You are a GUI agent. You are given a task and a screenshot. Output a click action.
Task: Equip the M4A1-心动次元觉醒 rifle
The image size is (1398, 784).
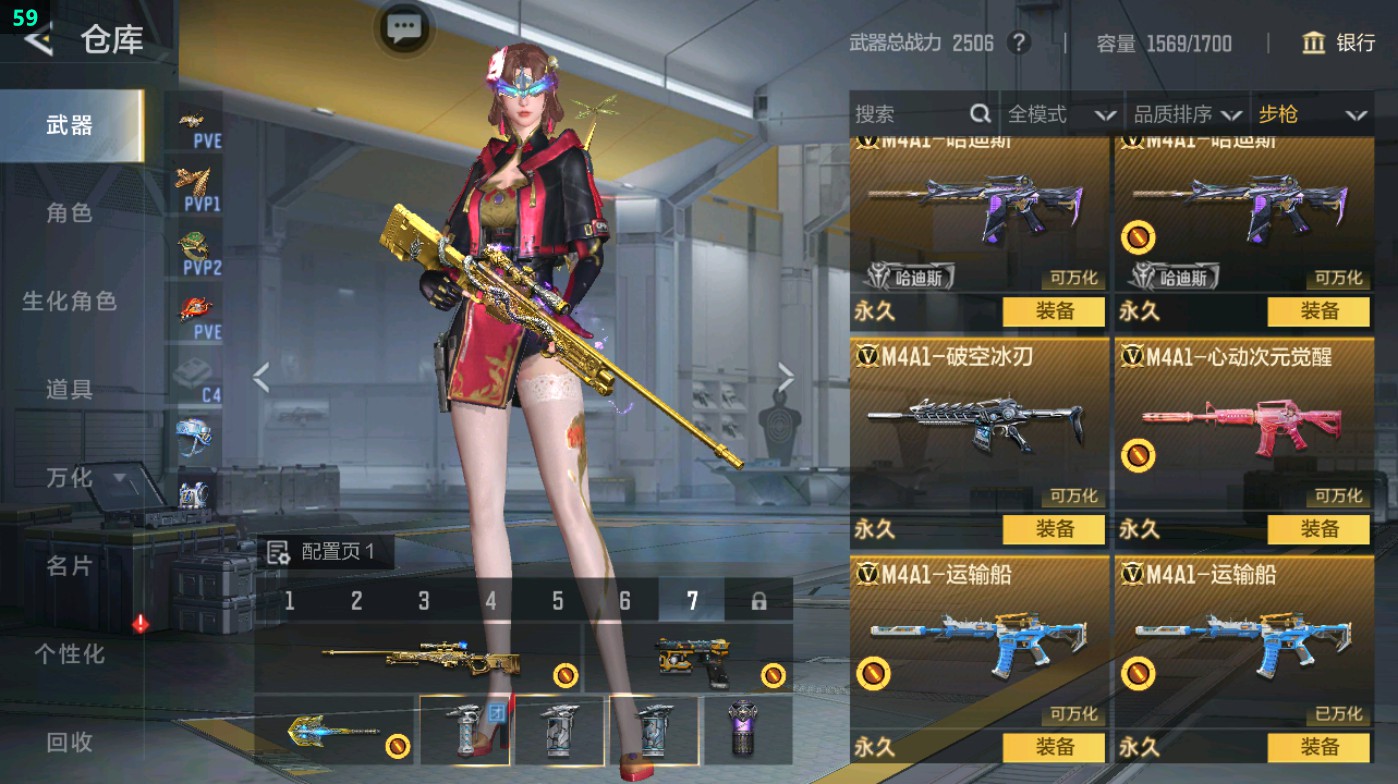point(1319,527)
